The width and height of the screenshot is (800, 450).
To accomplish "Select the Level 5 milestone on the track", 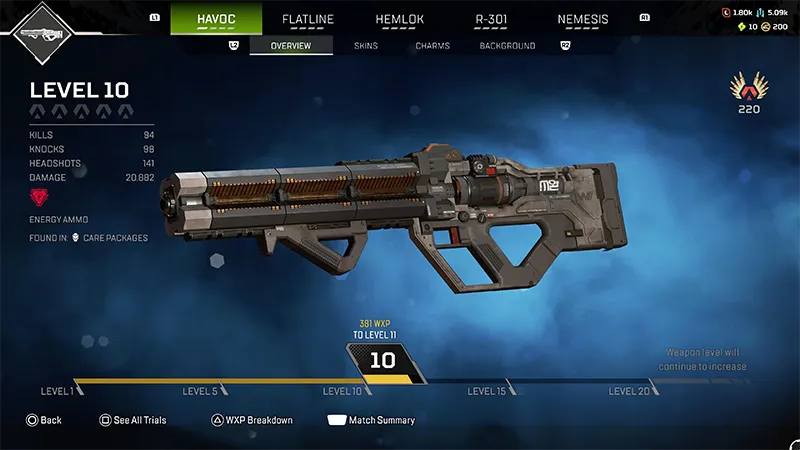I will tap(200, 391).
